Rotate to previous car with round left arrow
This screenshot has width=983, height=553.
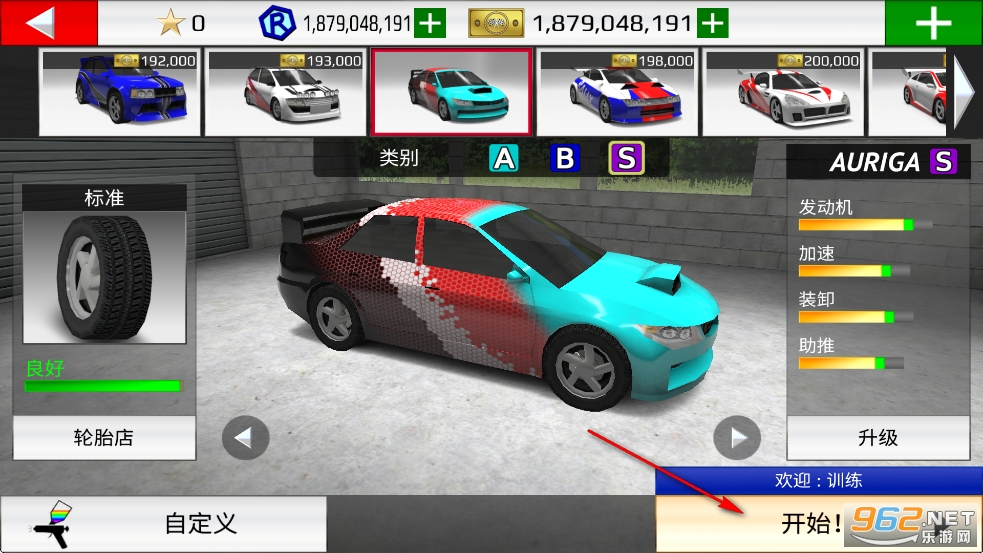coord(245,438)
